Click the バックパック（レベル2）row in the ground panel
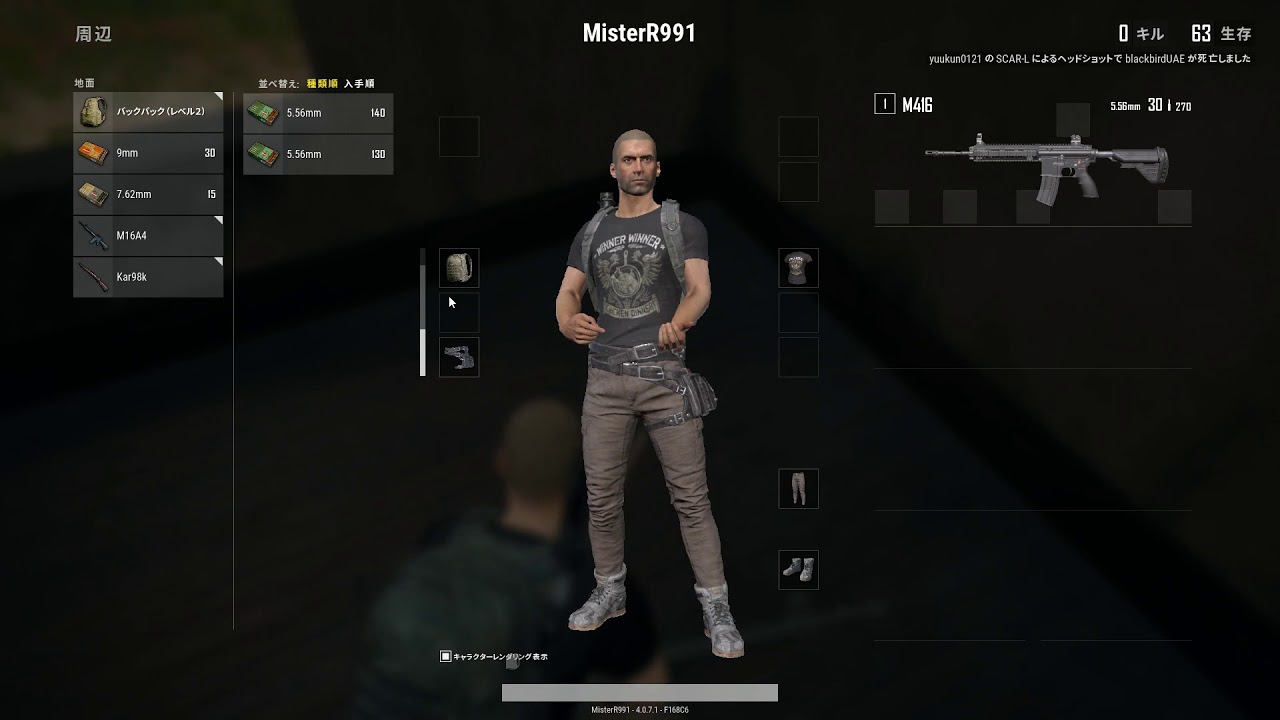 147,112
